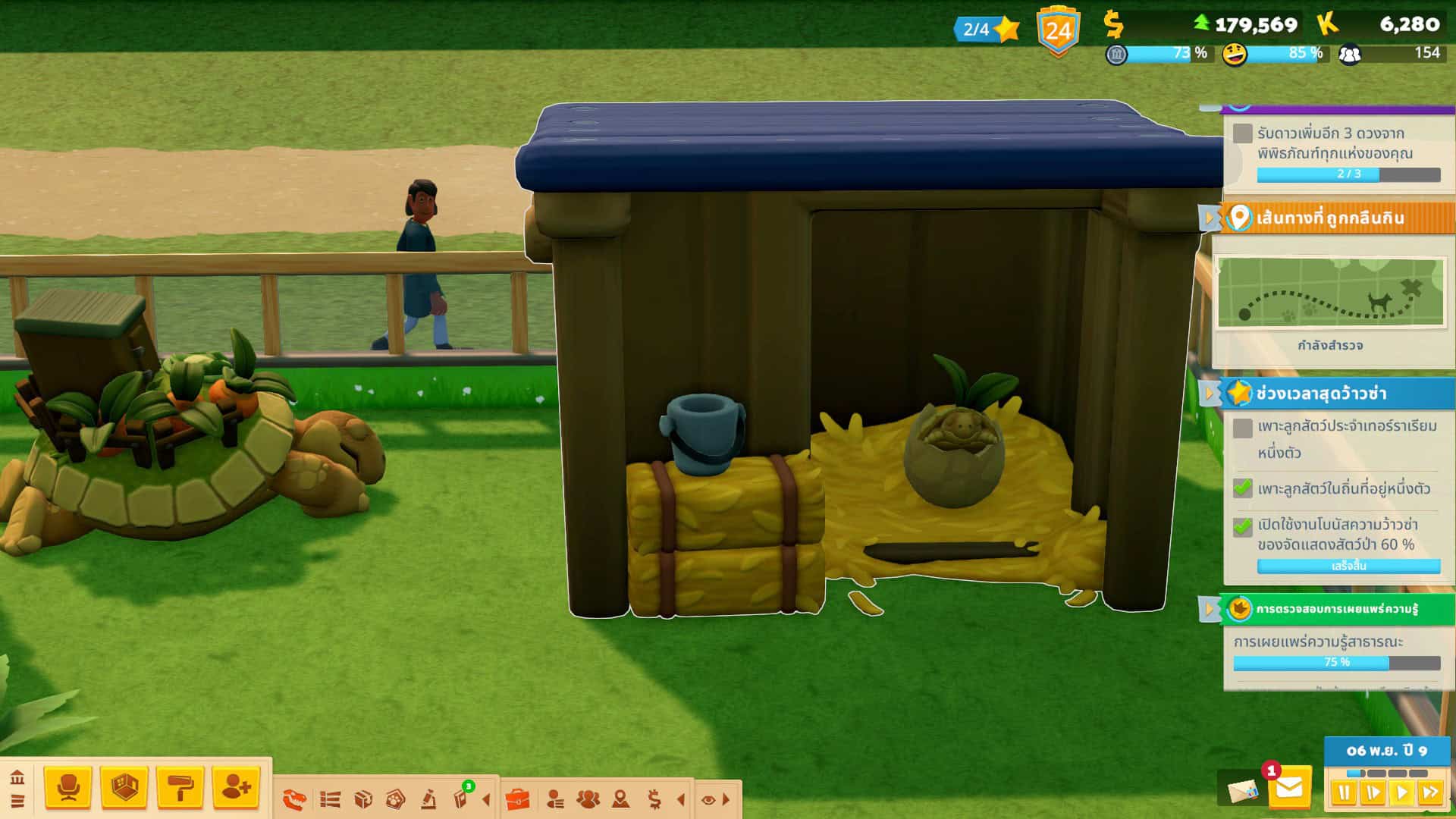Open the microscope research icon

[428, 799]
